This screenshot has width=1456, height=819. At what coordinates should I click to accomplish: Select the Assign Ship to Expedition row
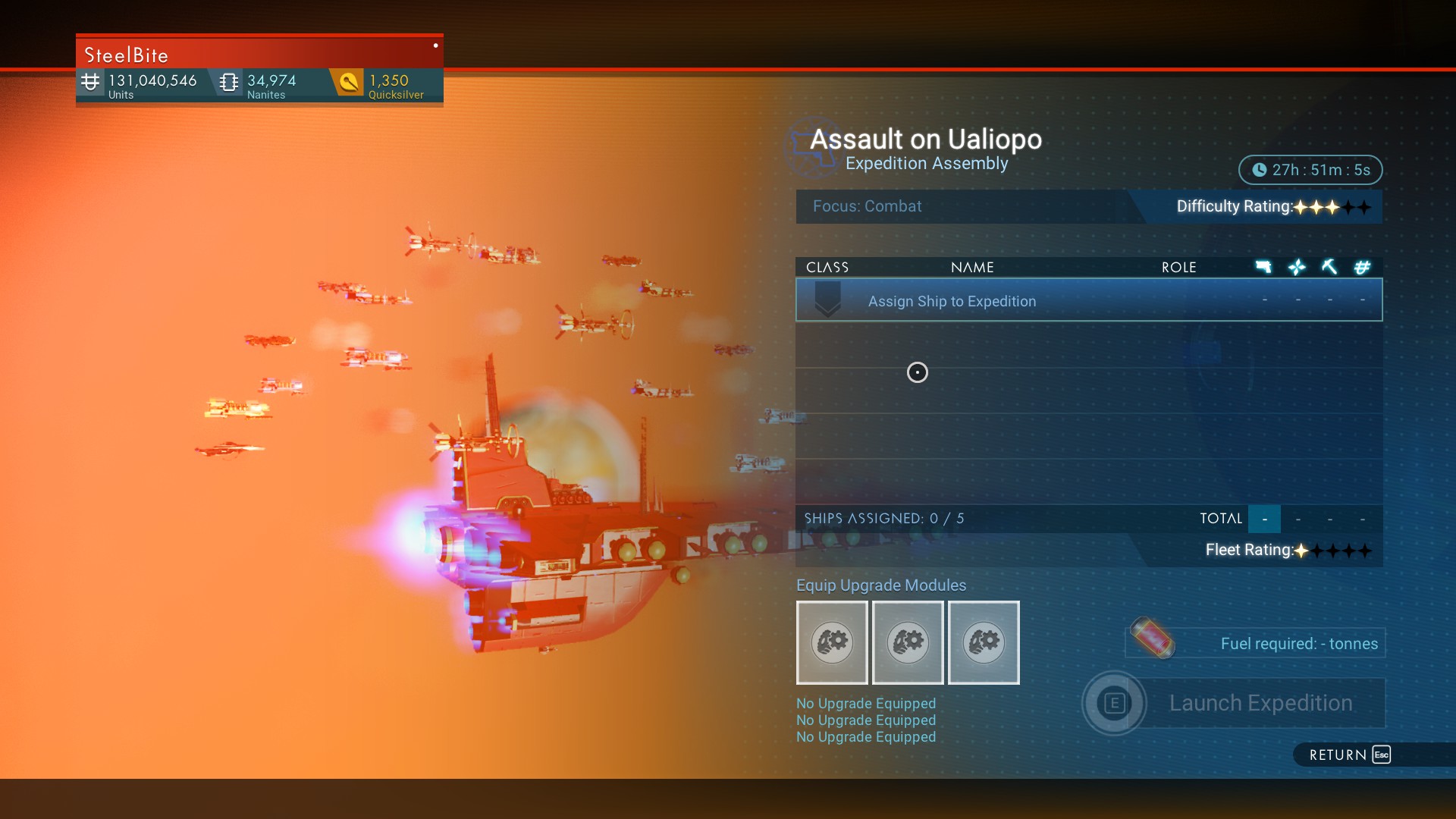tap(1088, 300)
